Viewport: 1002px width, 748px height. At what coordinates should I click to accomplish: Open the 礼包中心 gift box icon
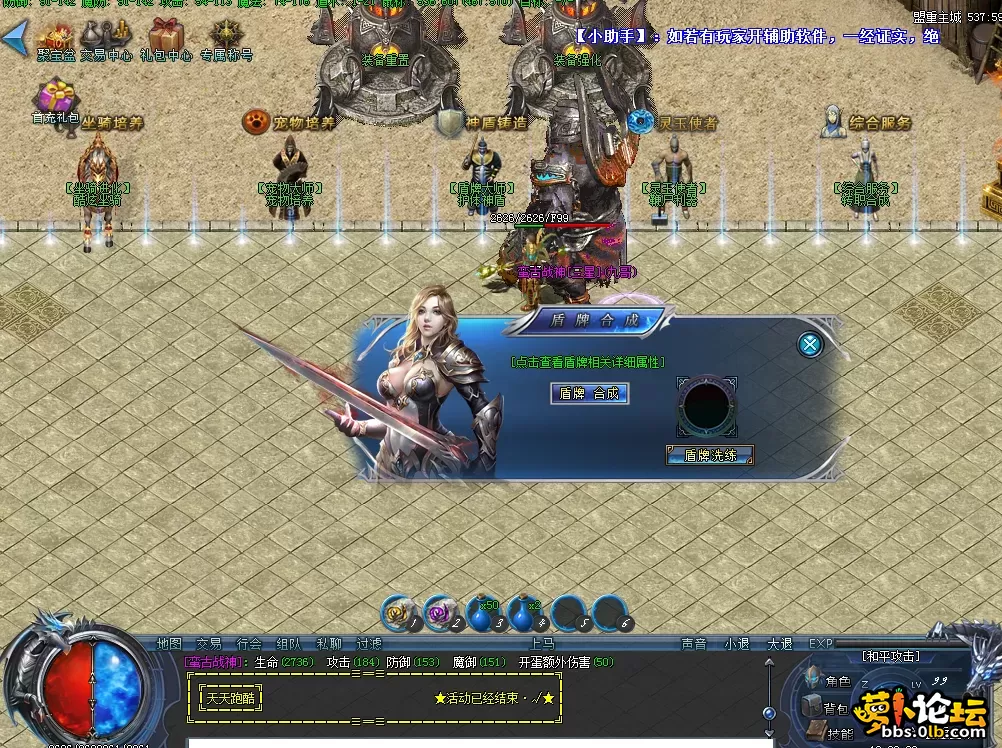point(166,41)
